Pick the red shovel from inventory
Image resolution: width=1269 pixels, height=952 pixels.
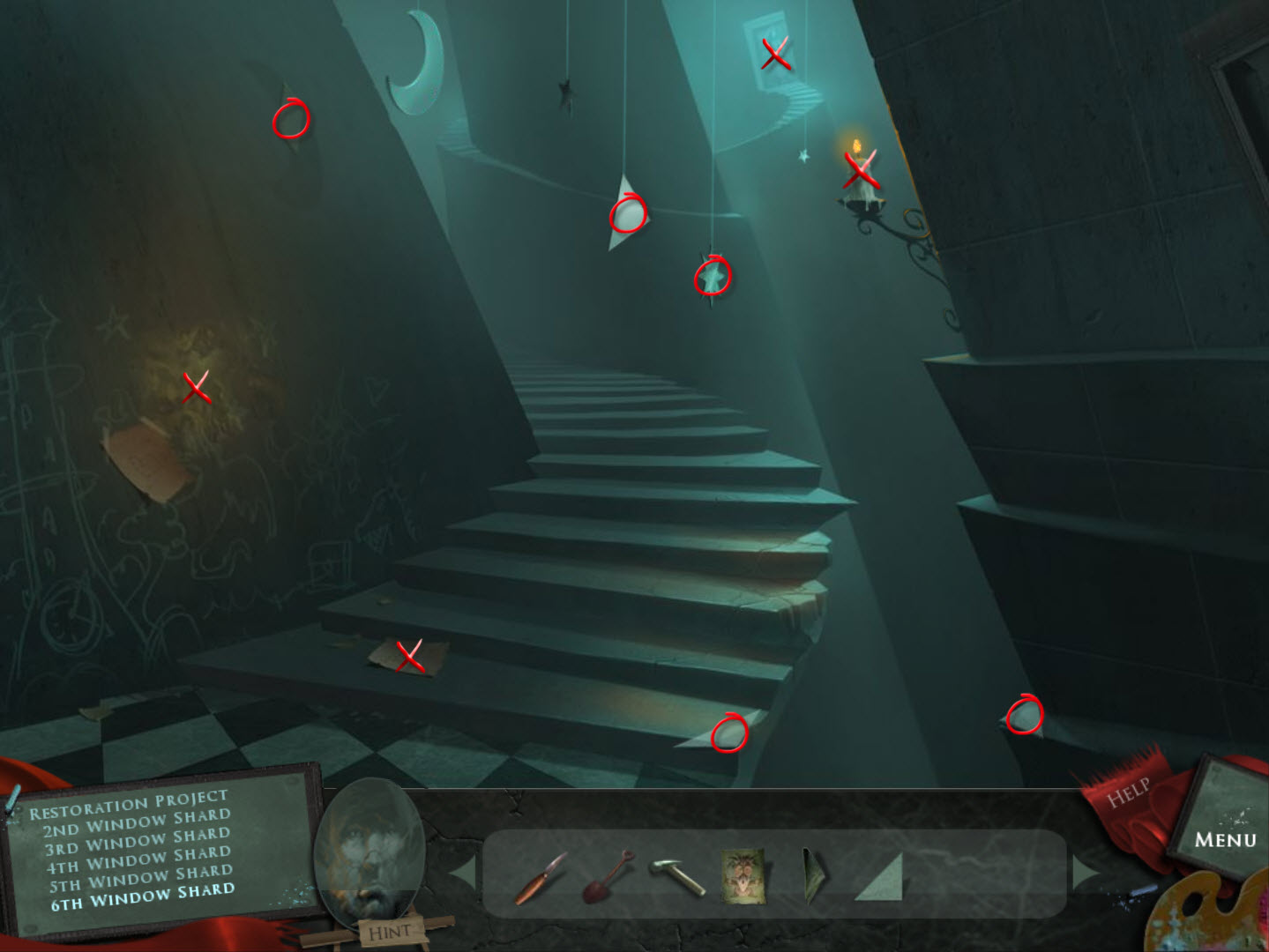[608, 875]
